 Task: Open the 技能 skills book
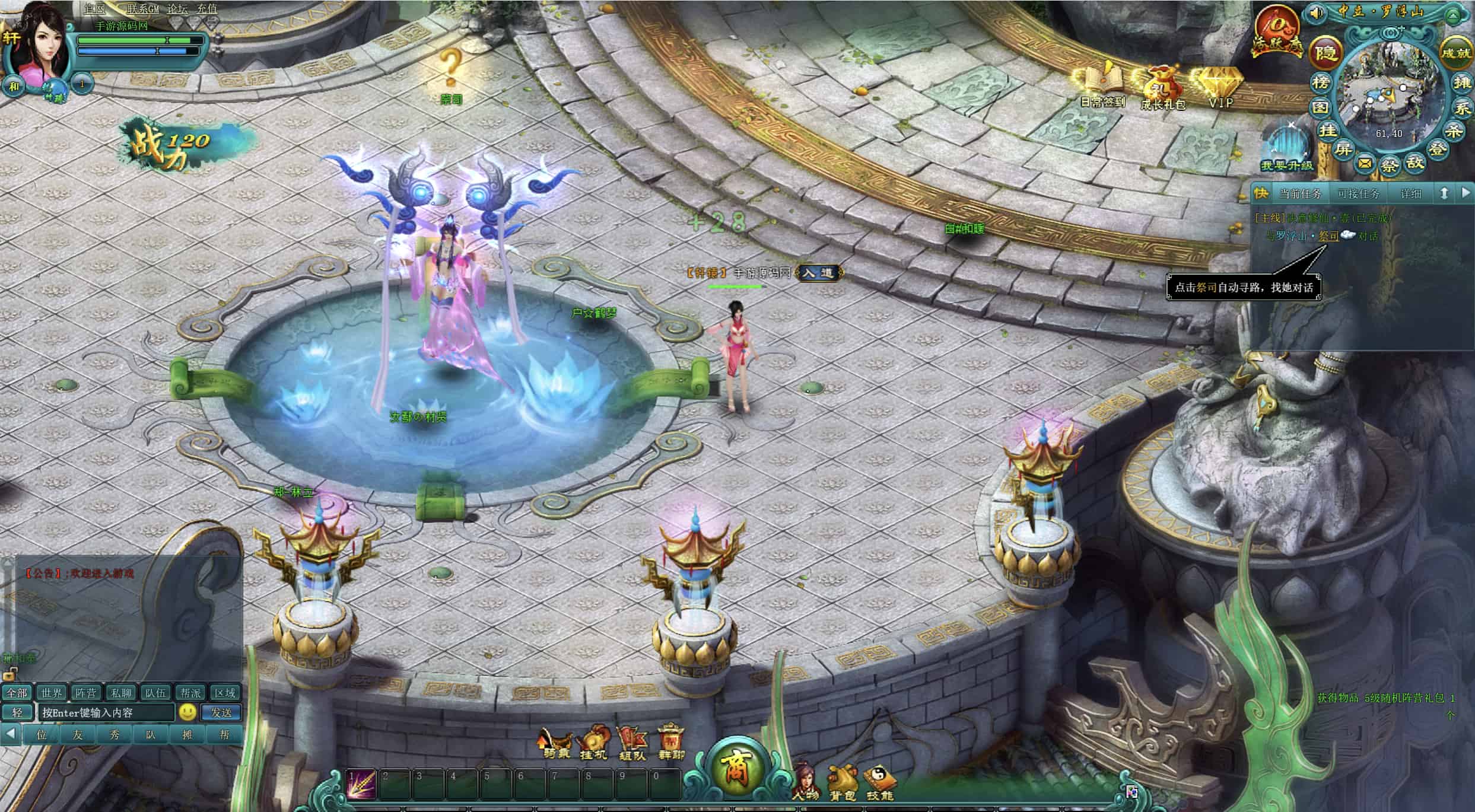879,783
